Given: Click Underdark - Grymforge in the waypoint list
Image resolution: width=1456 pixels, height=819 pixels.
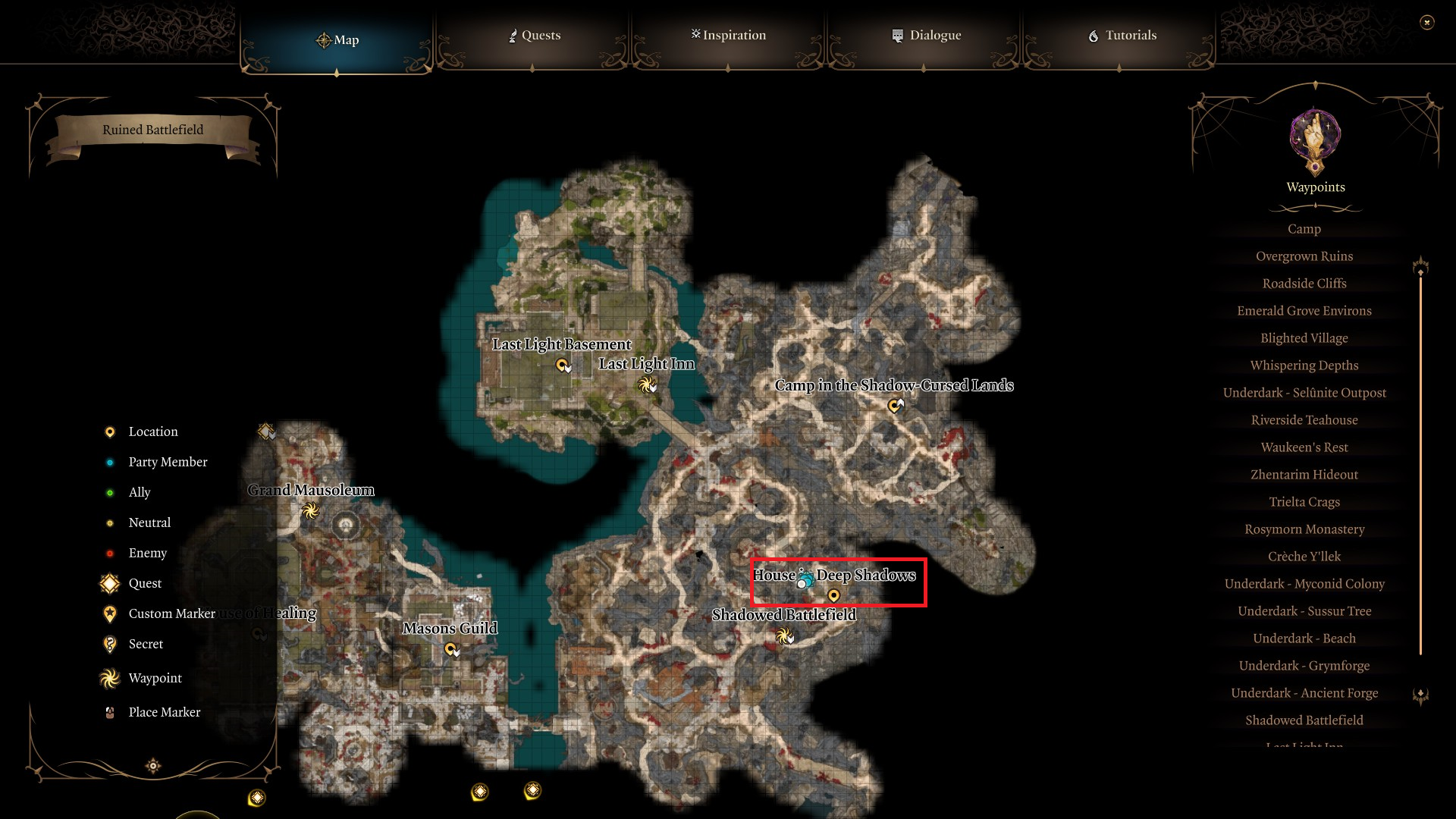Looking at the screenshot, I should [1304, 665].
